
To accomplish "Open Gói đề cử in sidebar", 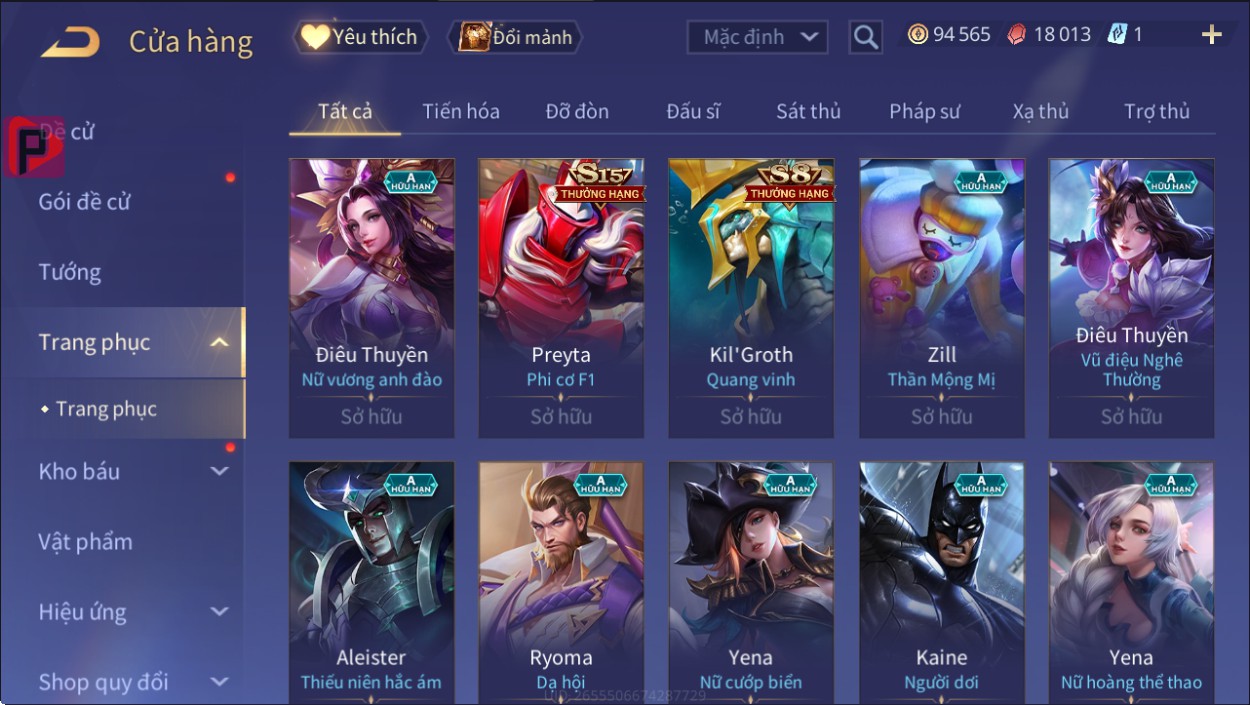I will [85, 201].
